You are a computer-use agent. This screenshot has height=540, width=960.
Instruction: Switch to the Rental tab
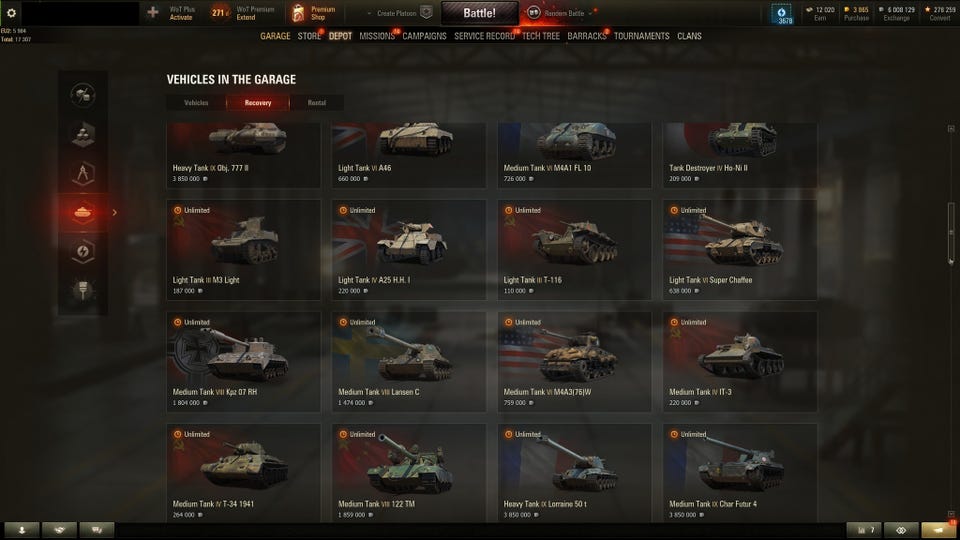pos(316,102)
